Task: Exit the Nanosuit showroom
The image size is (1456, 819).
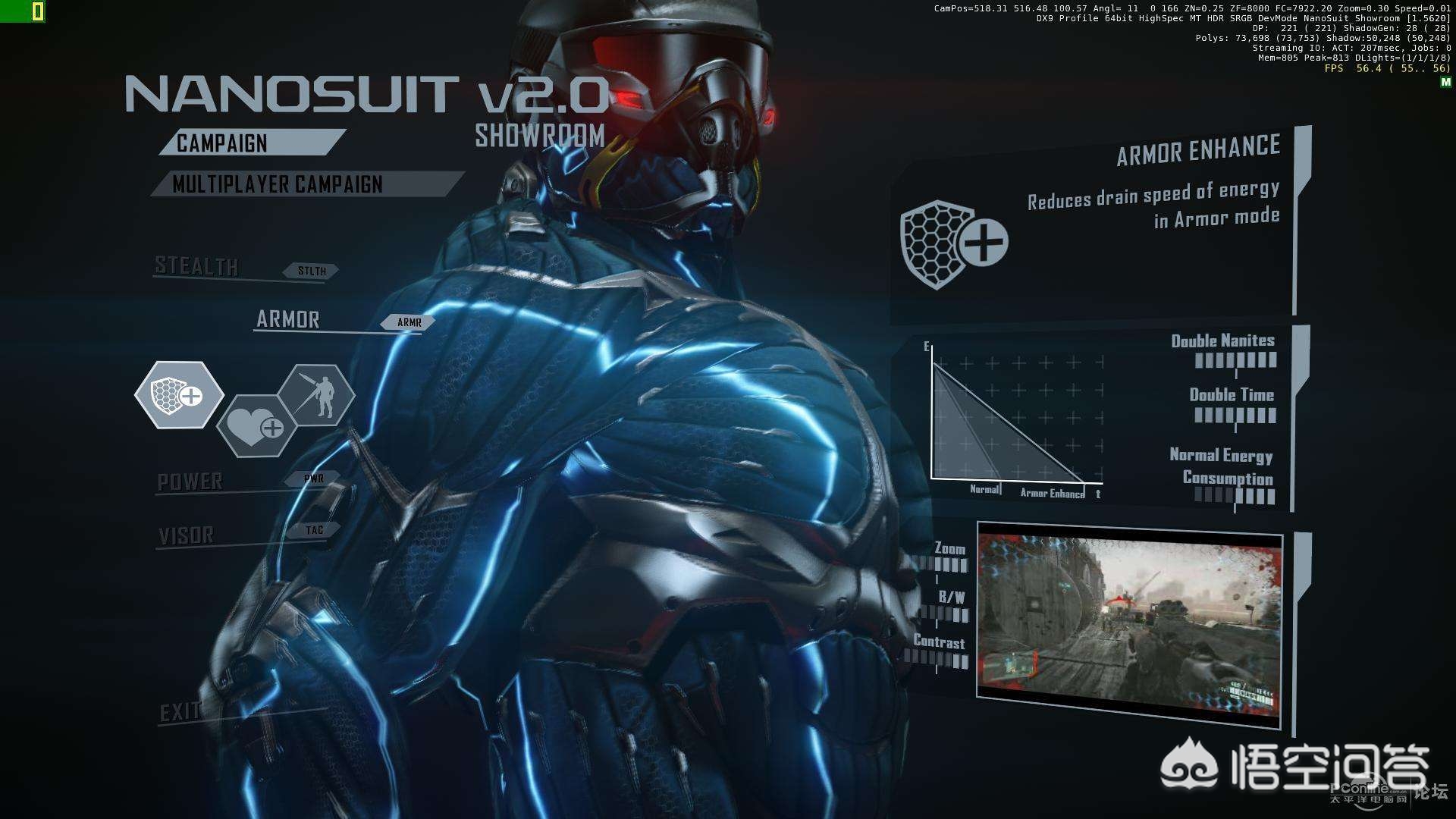Action: tap(180, 712)
